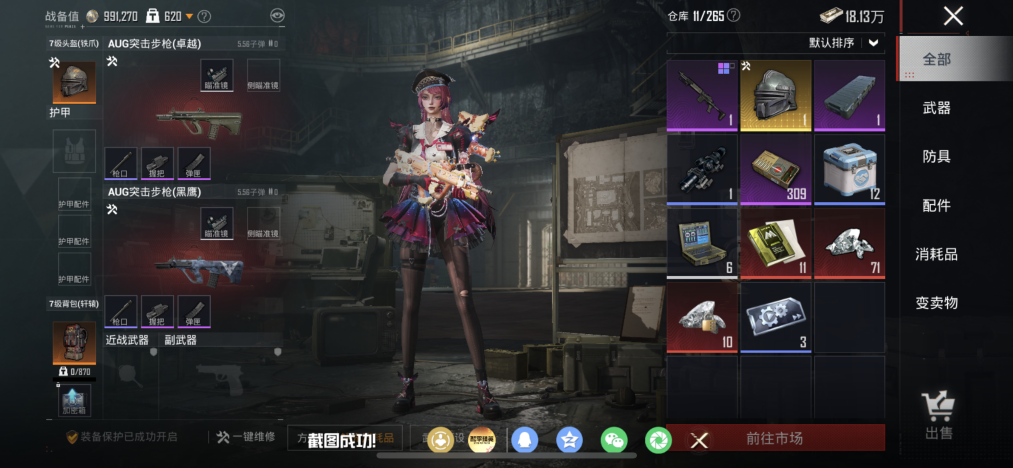Open the 防具 (Armor) category
The height and width of the screenshot is (468, 1013).
coord(937,157)
